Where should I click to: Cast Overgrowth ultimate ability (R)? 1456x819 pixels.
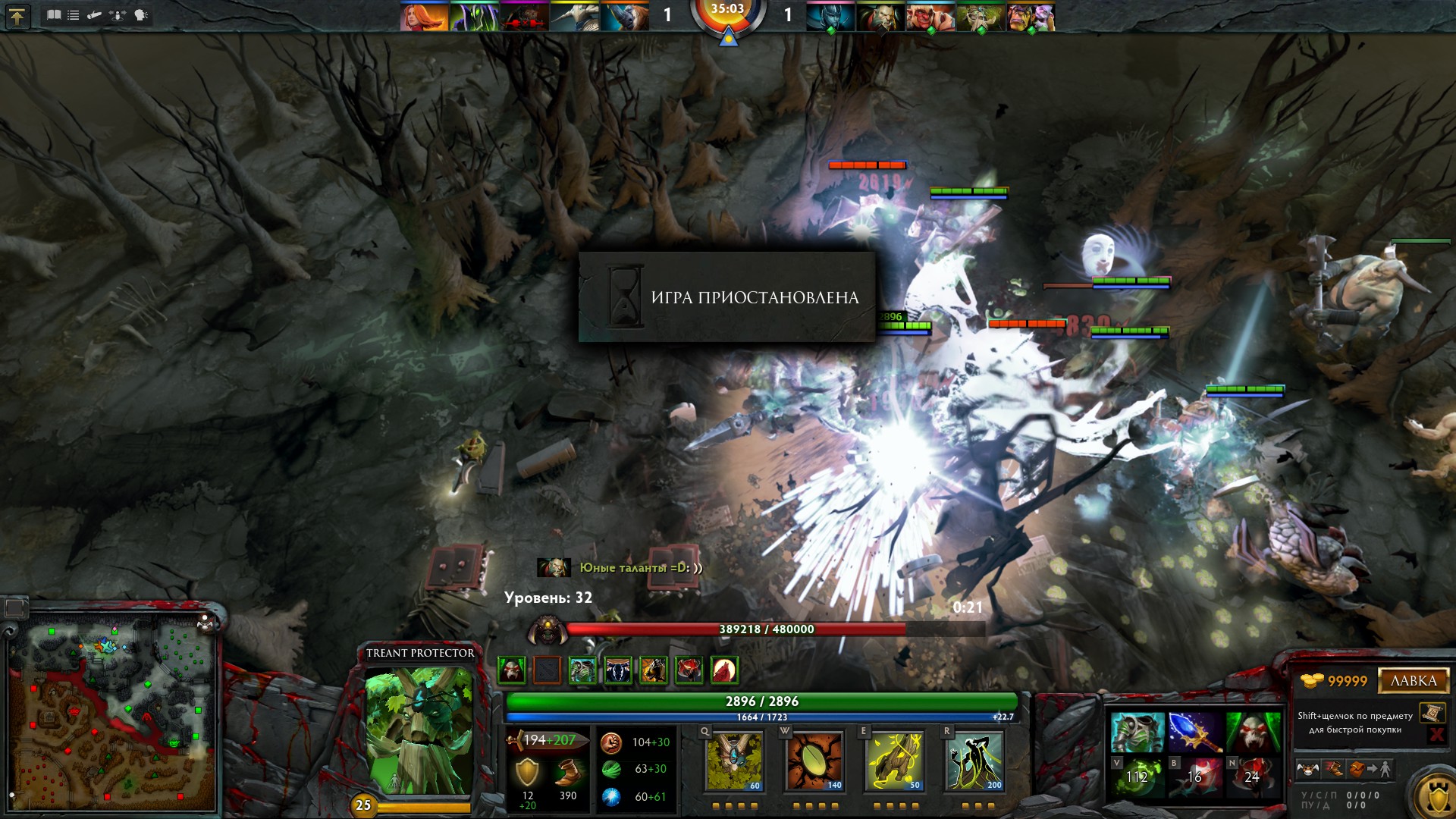pyautogui.click(x=974, y=761)
